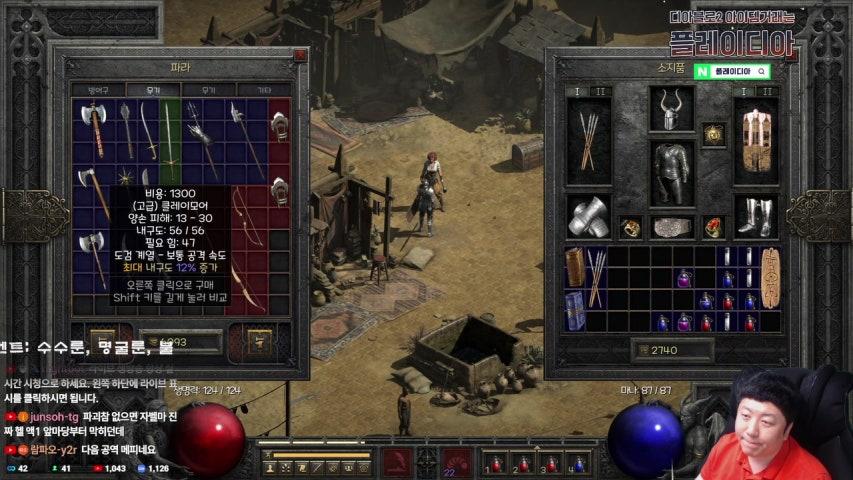Close the vendor trade window

(x=300, y=56)
